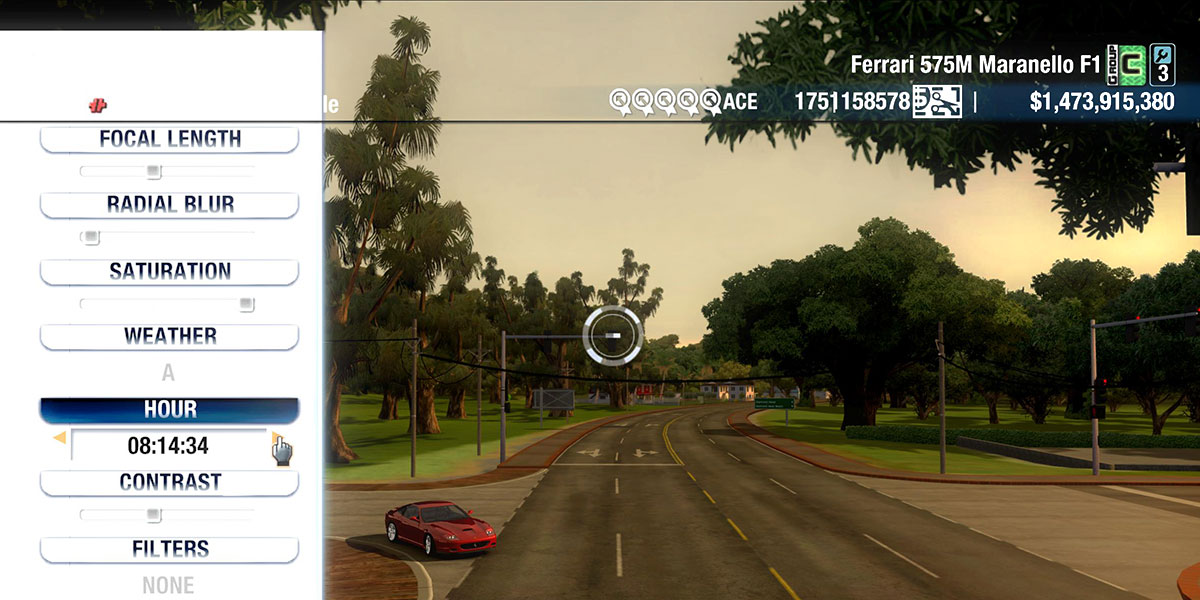Open the Weather setting

(x=169, y=337)
